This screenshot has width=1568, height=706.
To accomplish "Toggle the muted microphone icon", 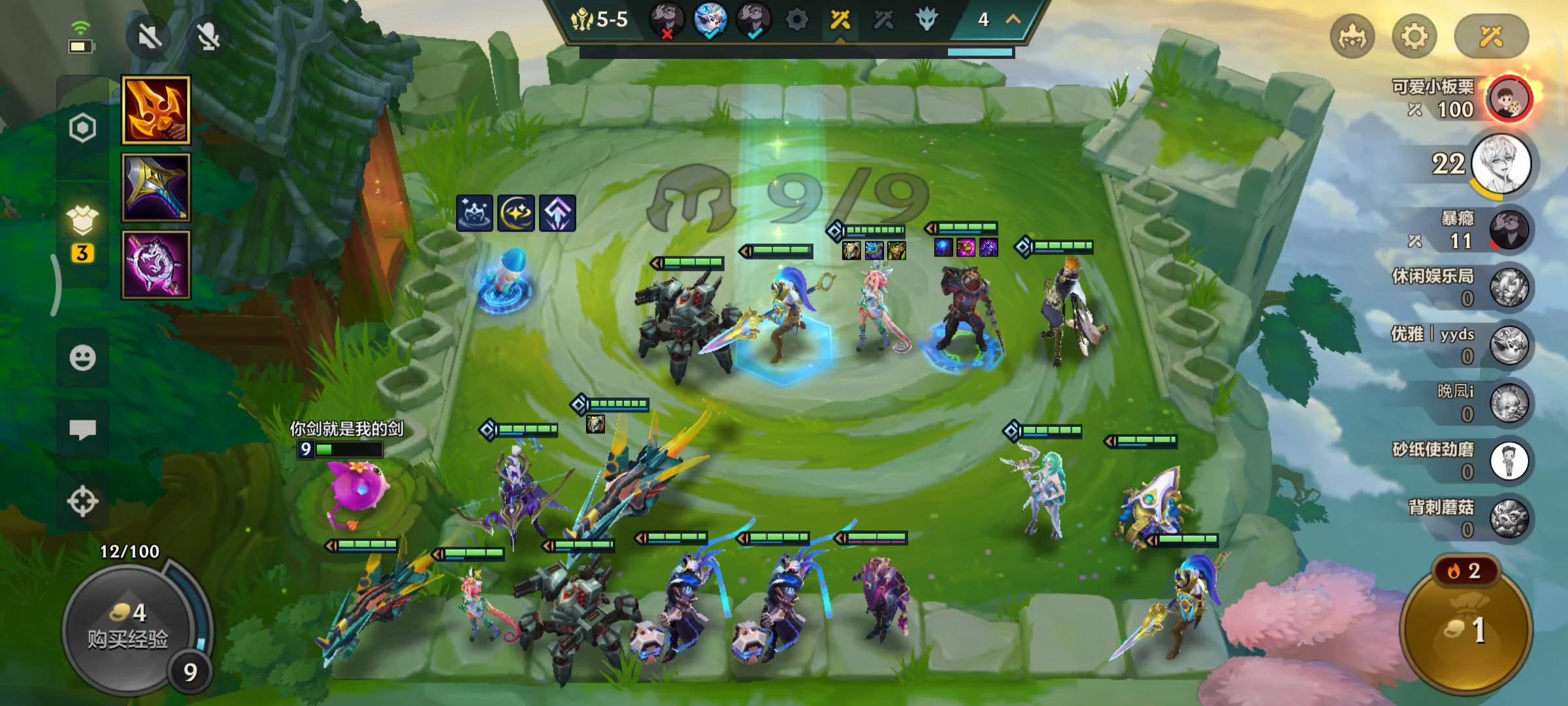I will pyautogui.click(x=208, y=37).
